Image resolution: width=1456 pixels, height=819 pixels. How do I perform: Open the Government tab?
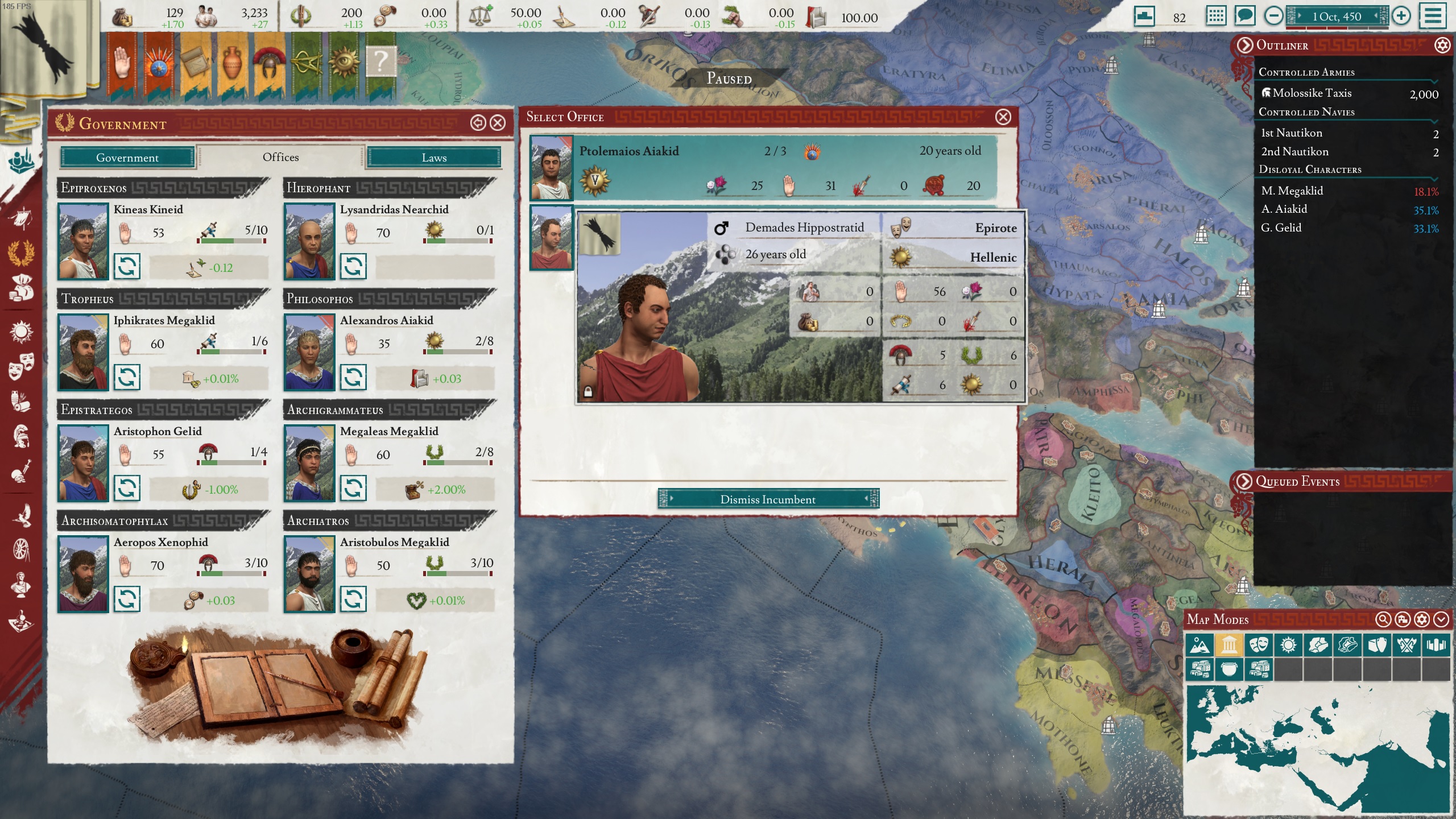(127, 158)
